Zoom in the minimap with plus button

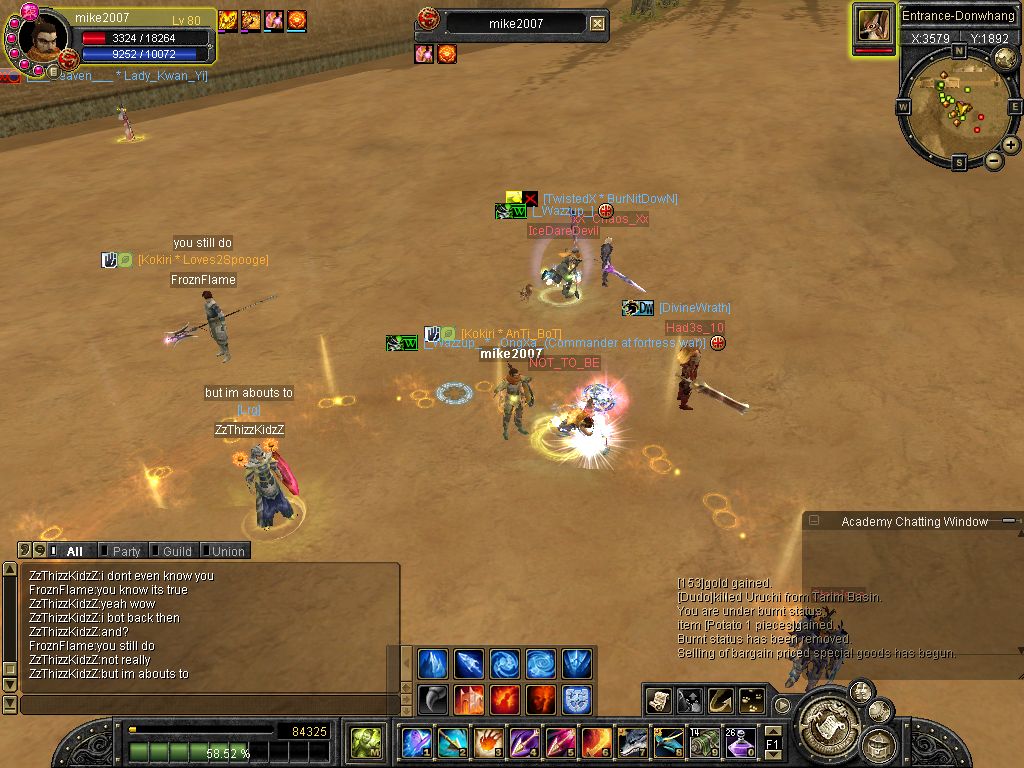[1011, 145]
